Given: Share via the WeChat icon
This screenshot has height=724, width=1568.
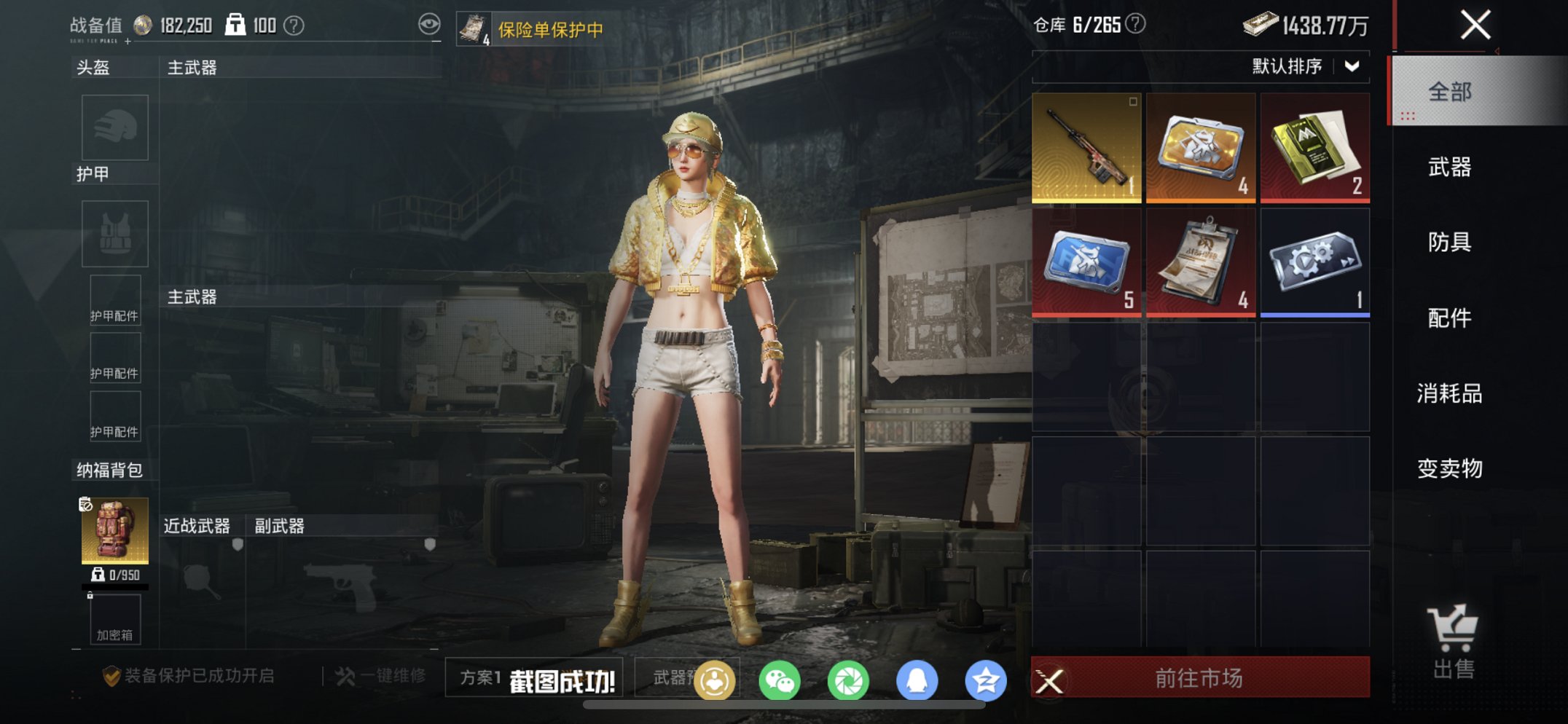Looking at the screenshot, I should (x=778, y=679).
